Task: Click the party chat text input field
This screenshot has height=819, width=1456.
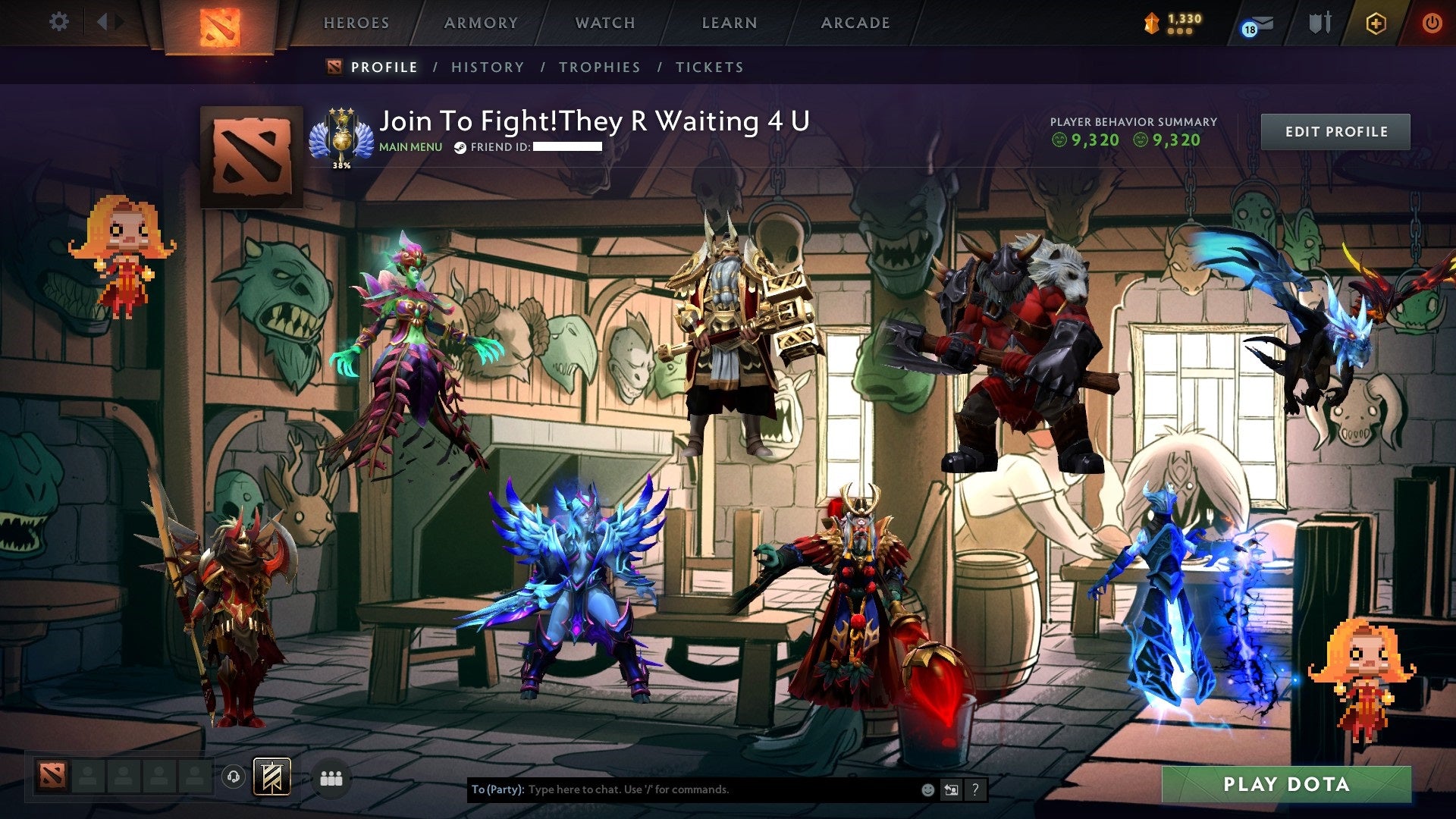Action: pos(682,789)
